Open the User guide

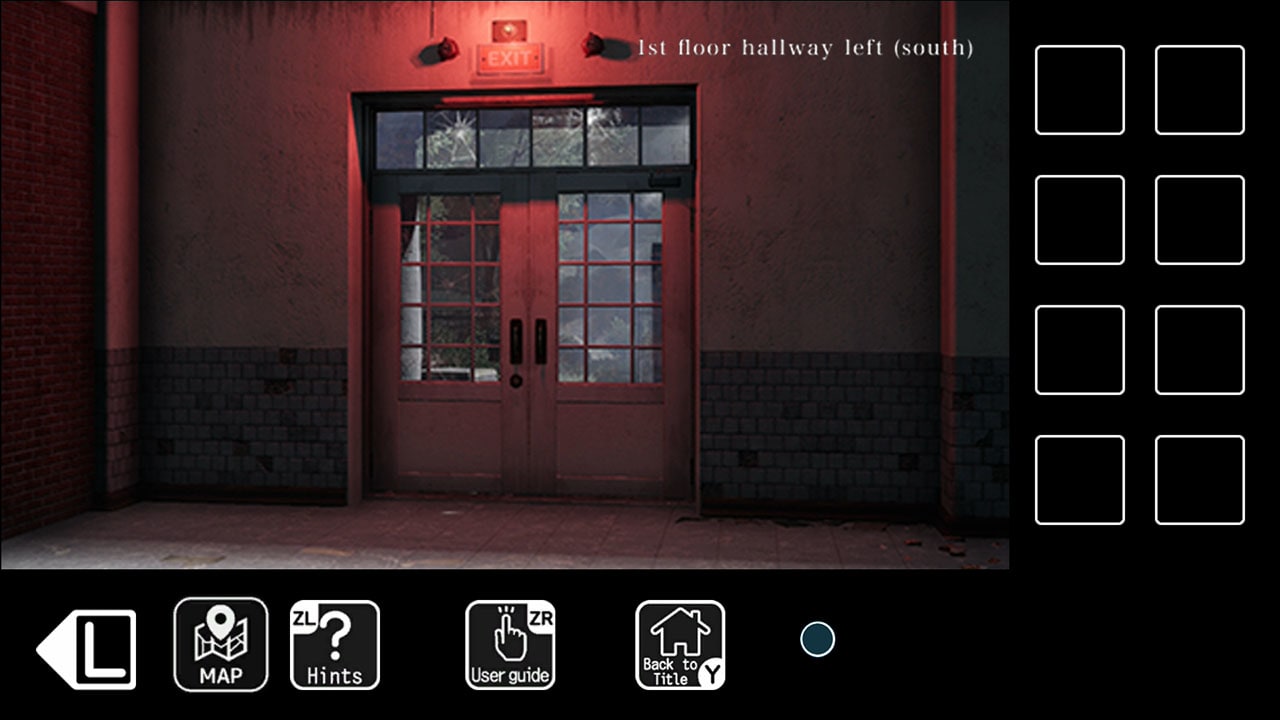tap(511, 644)
